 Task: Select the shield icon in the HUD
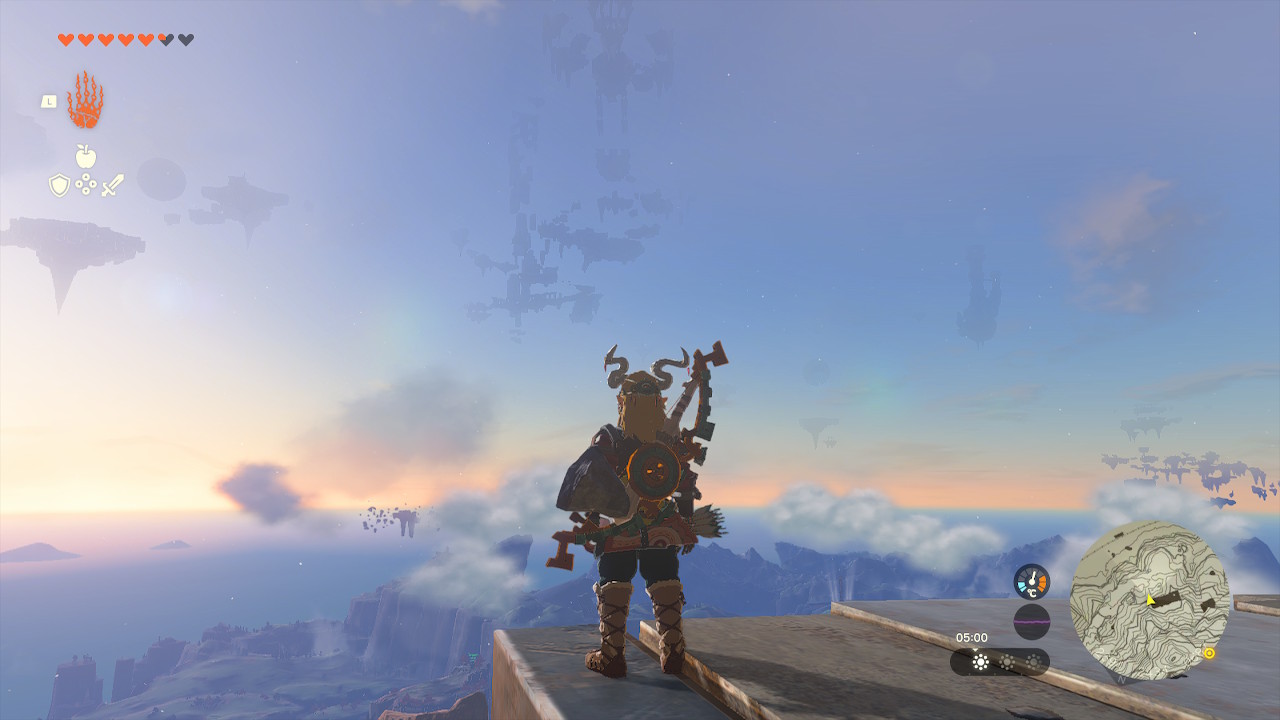tap(59, 185)
